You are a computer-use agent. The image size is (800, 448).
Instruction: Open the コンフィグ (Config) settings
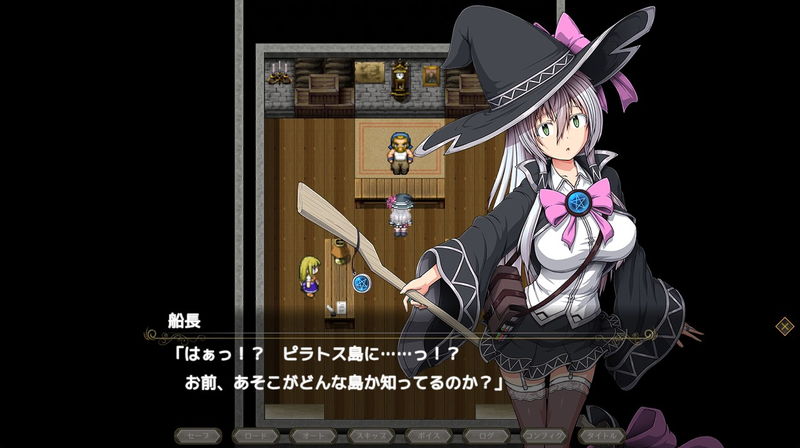(545, 437)
